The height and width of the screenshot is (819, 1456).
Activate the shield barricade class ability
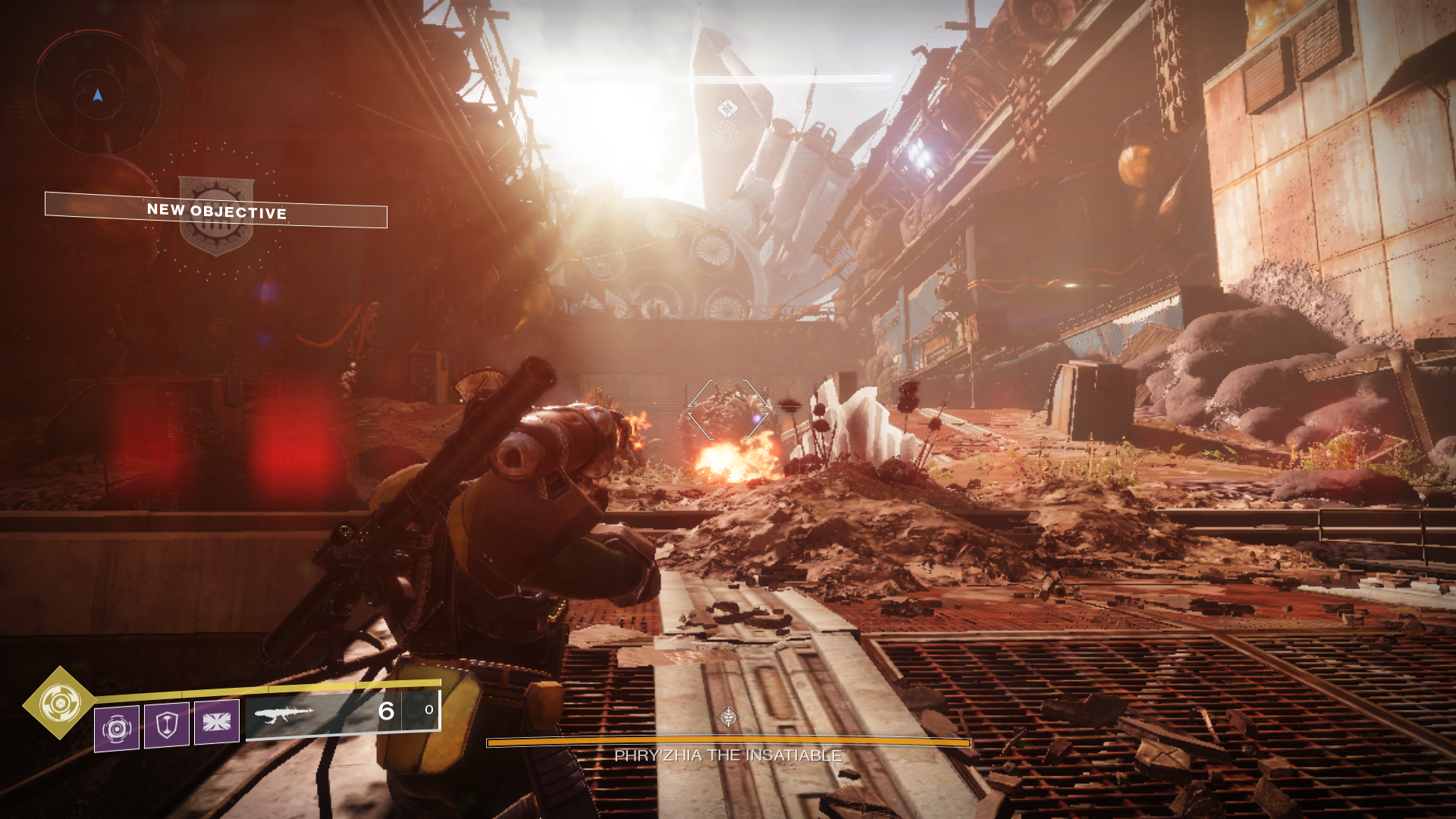167,725
